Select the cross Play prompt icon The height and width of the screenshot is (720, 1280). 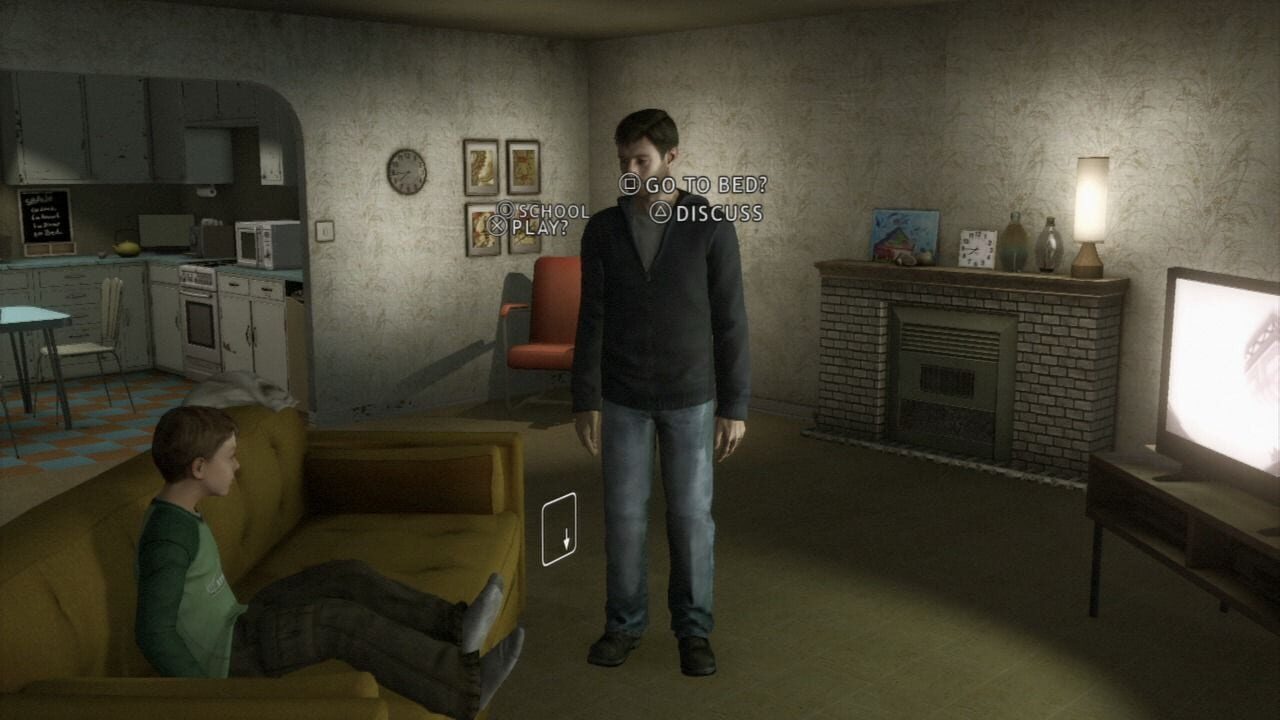coord(499,227)
